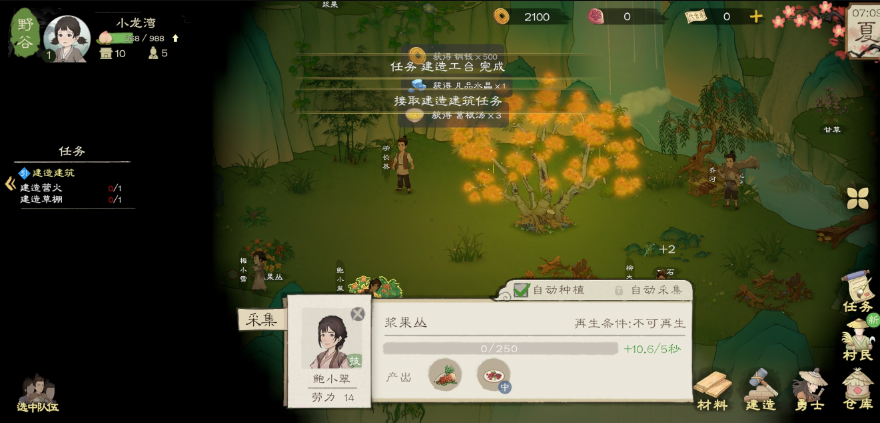The height and width of the screenshot is (423, 880).
Task: Open the player avatar portrait
Action: 67,37
